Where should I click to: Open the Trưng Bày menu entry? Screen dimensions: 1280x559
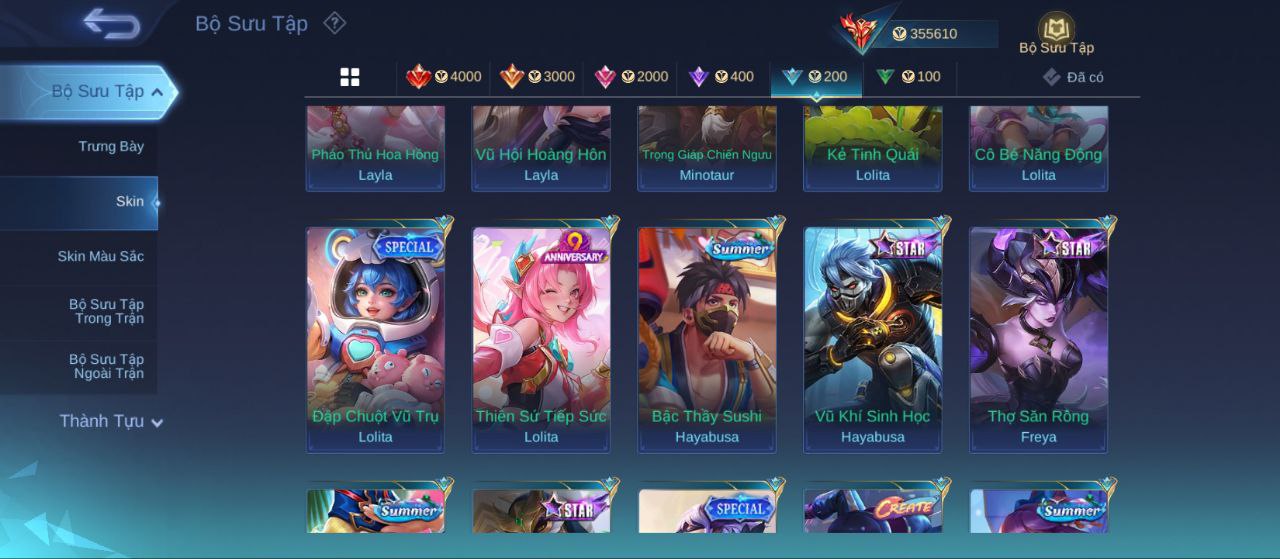pyautogui.click(x=111, y=147)
